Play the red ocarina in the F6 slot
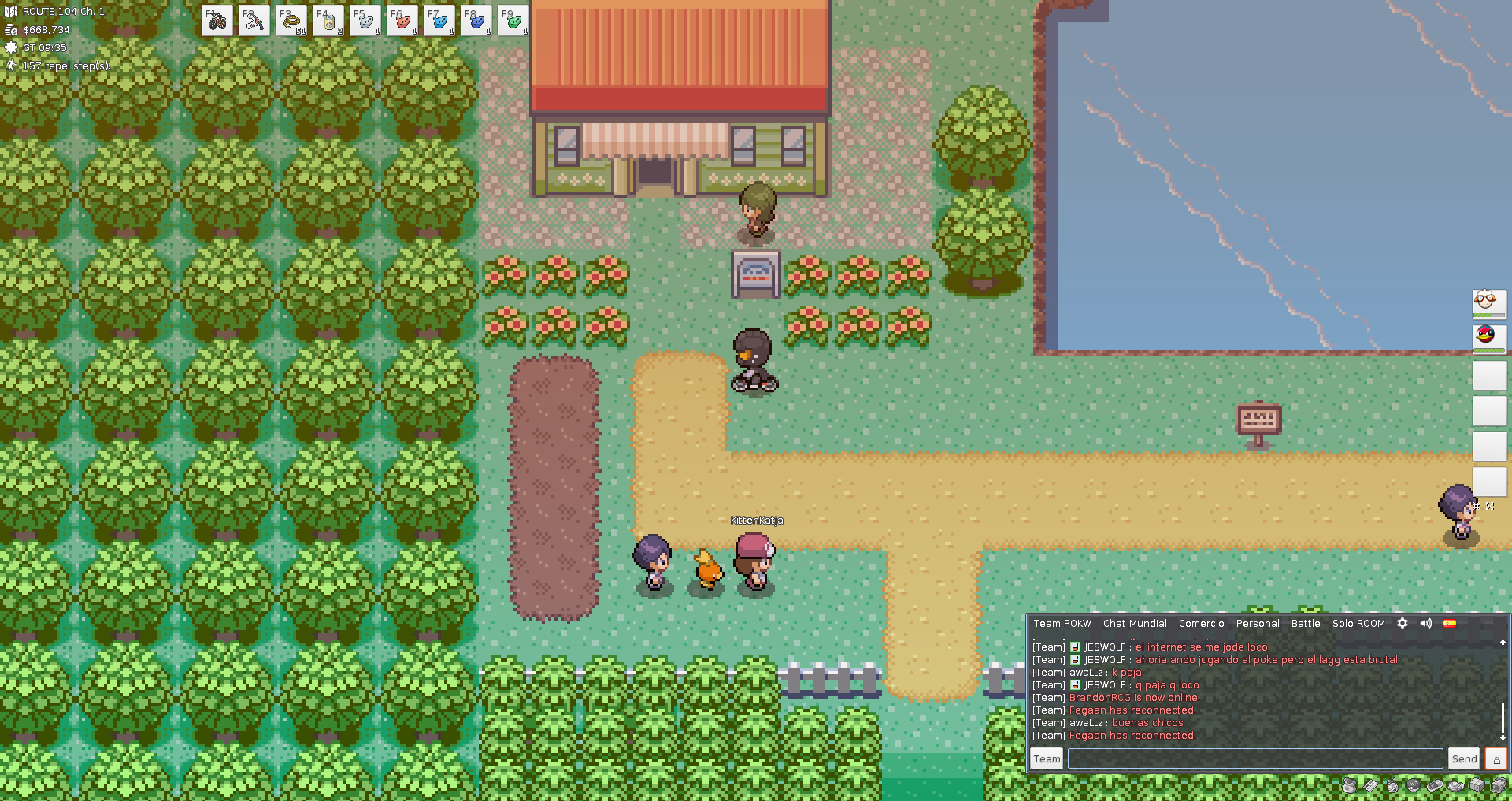 pyautogui.click(x=402, y=20)
